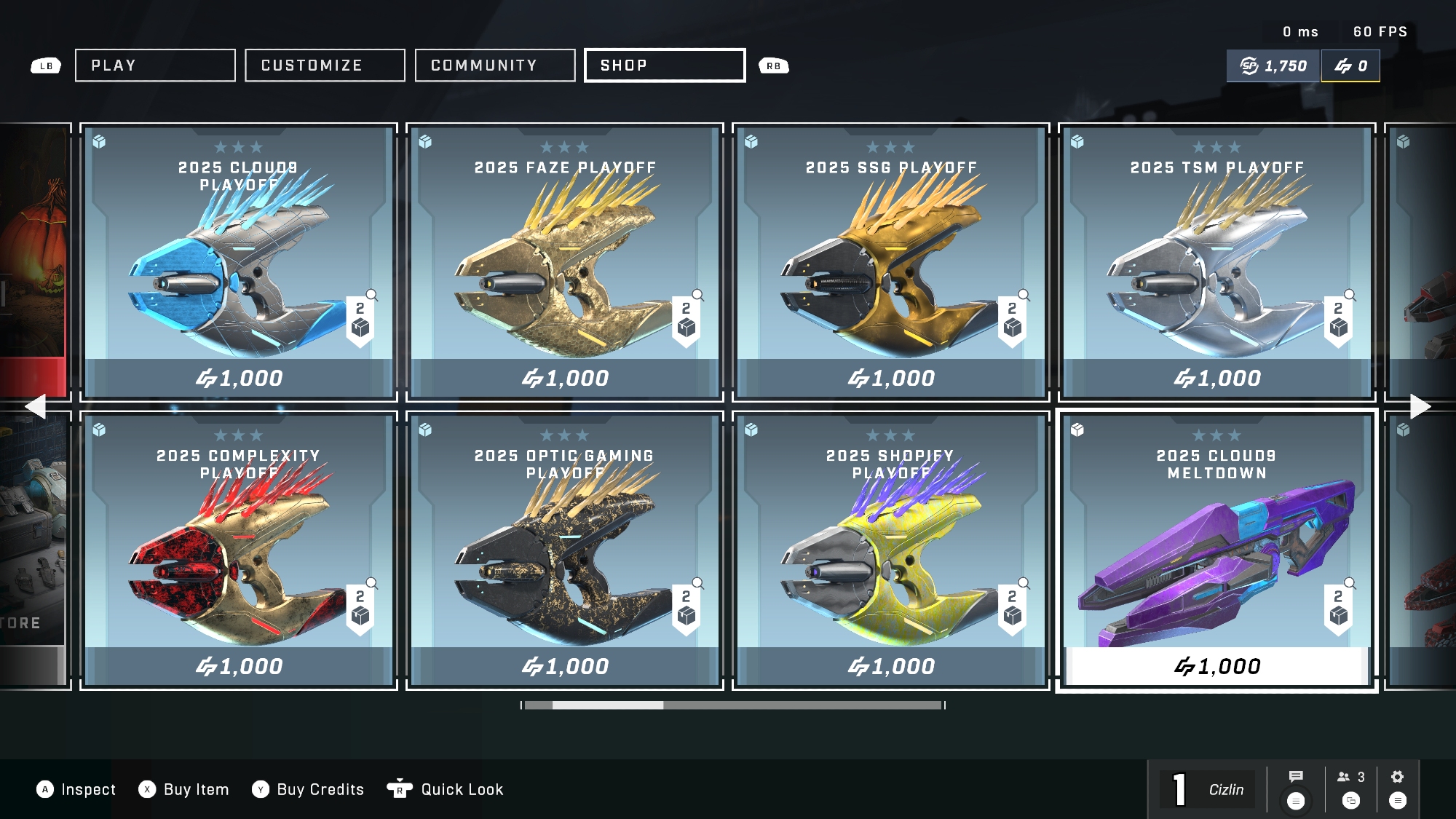Open the Cizlin player card

click(1208, 790)
